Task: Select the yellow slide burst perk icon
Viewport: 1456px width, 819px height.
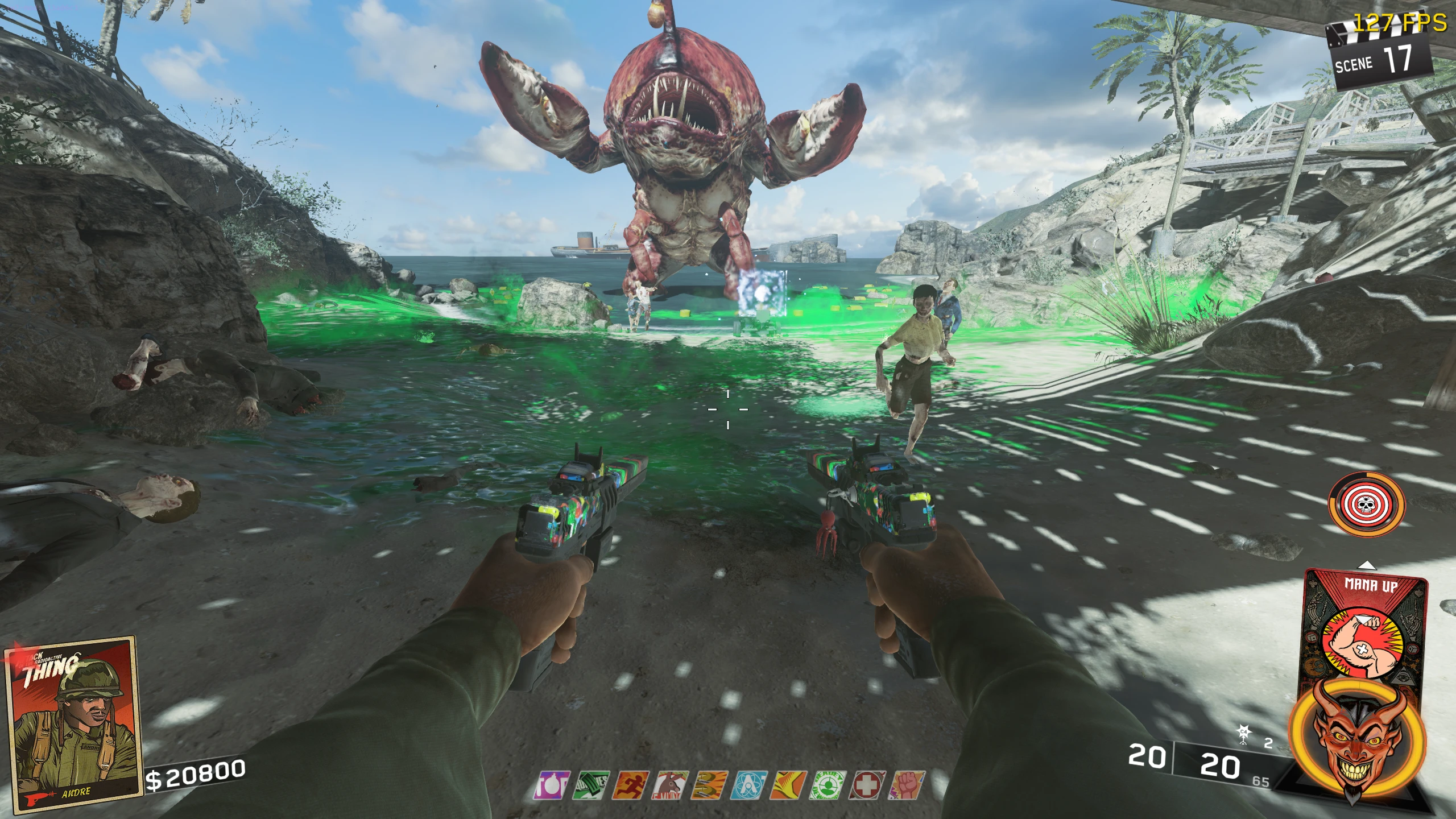Action: [x=789, y=785]
